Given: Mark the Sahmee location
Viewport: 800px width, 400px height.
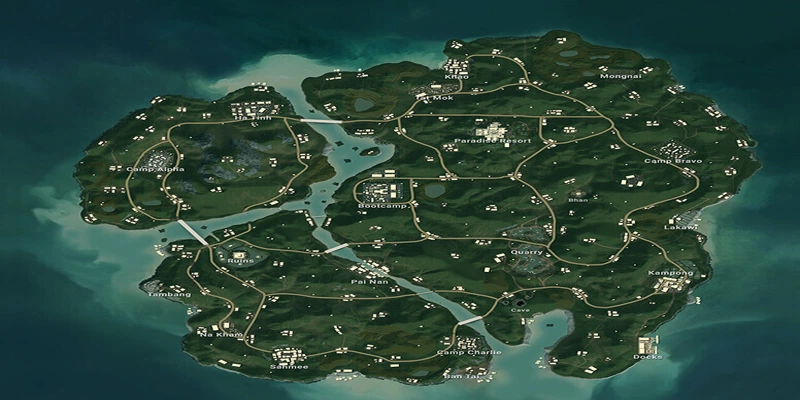Looking at the screenshot, I should (x=288, y=367).
